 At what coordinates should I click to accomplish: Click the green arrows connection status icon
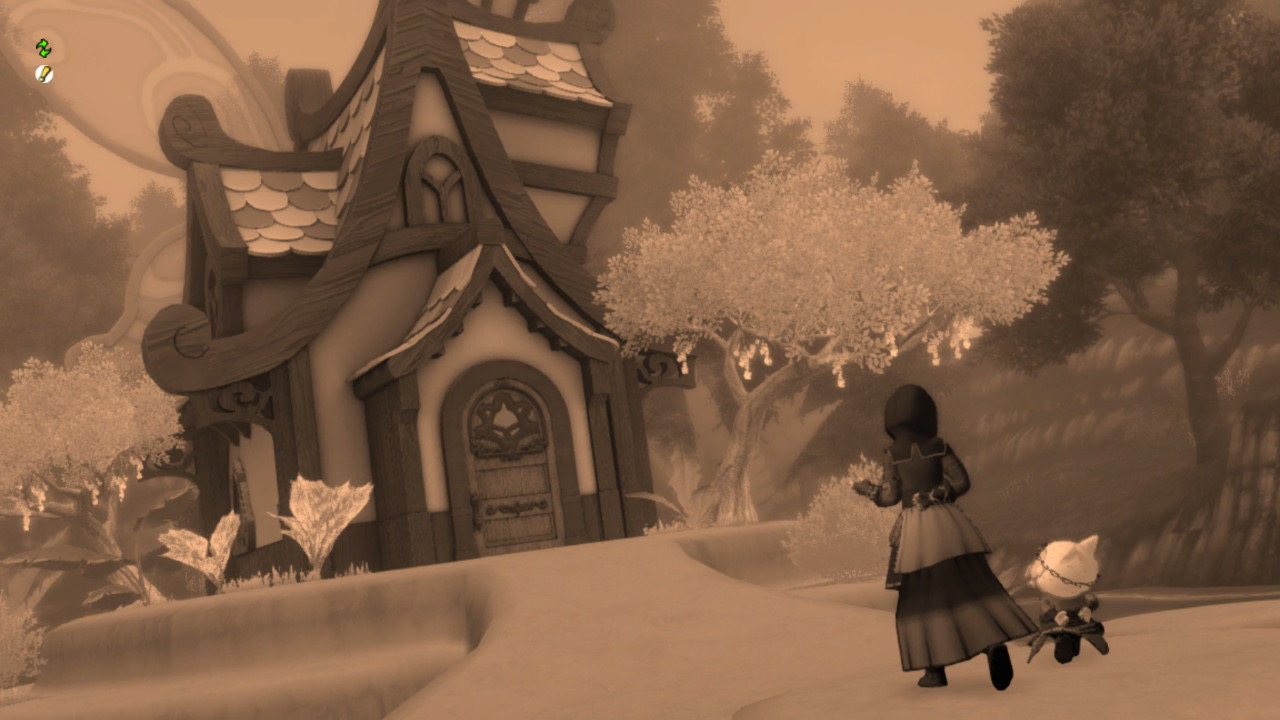[x=43, y=47]
